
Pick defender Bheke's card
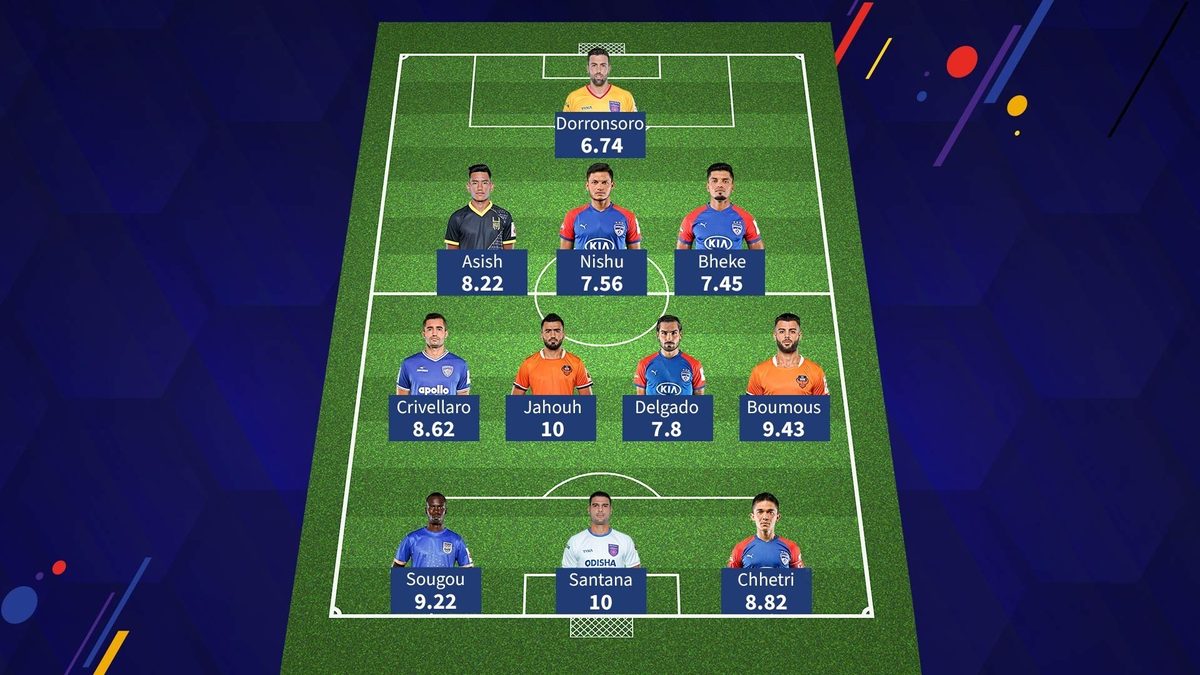[719, 272]
